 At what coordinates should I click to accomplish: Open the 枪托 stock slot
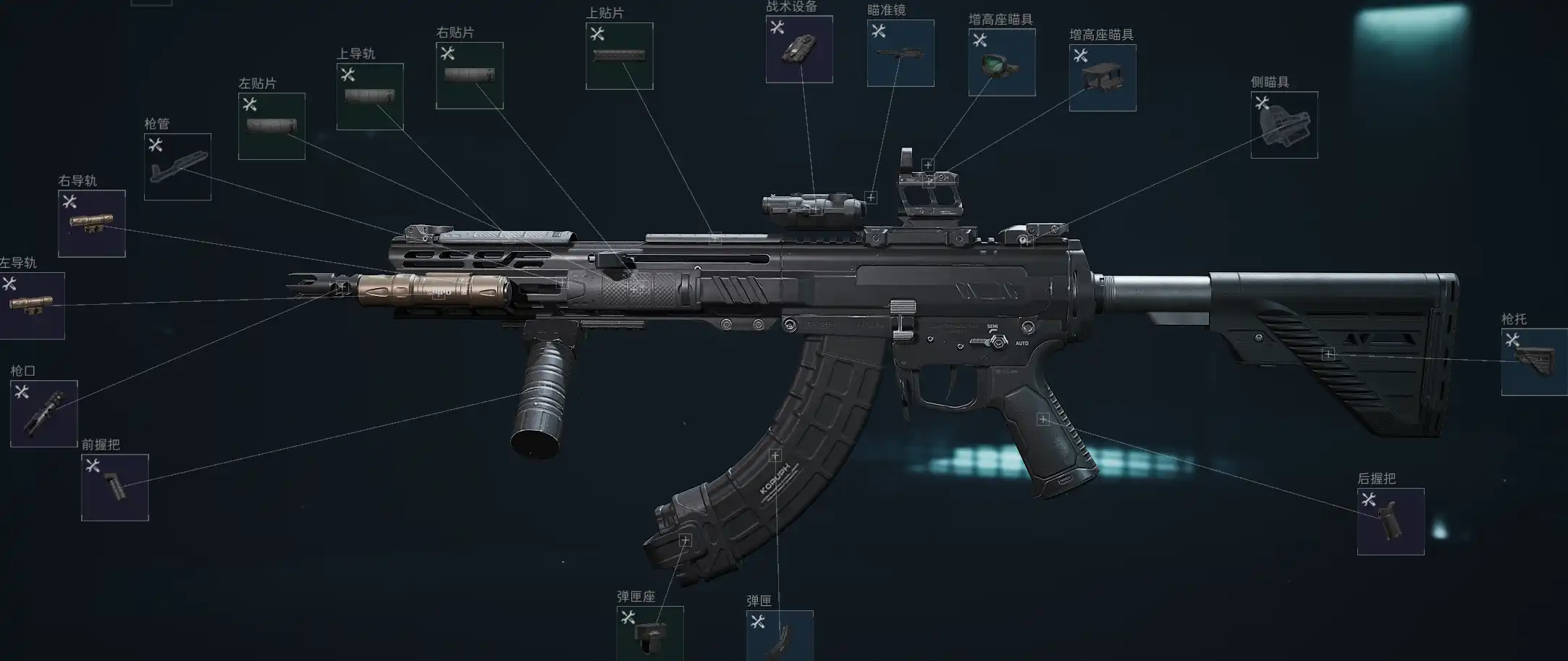click(x=1535, y=361)
